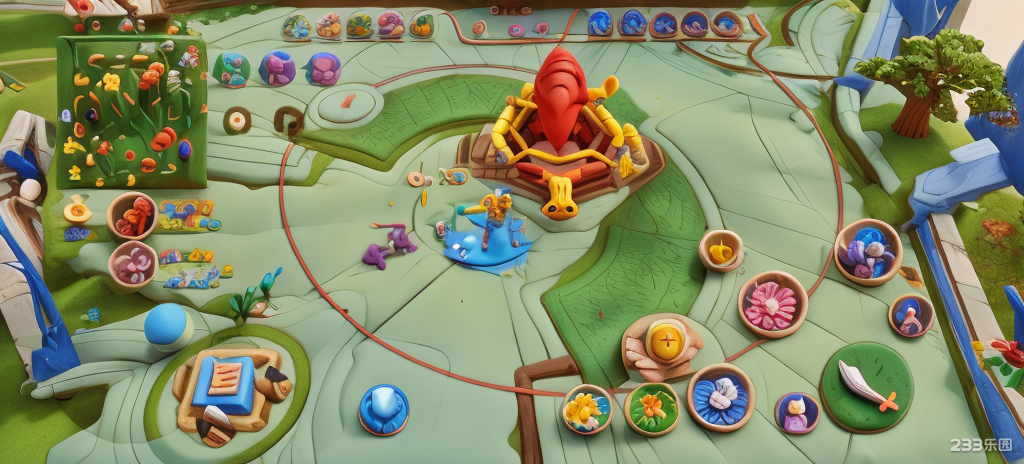Open the green flower-covered minimap panel
1024x464 pixels.
131,111
